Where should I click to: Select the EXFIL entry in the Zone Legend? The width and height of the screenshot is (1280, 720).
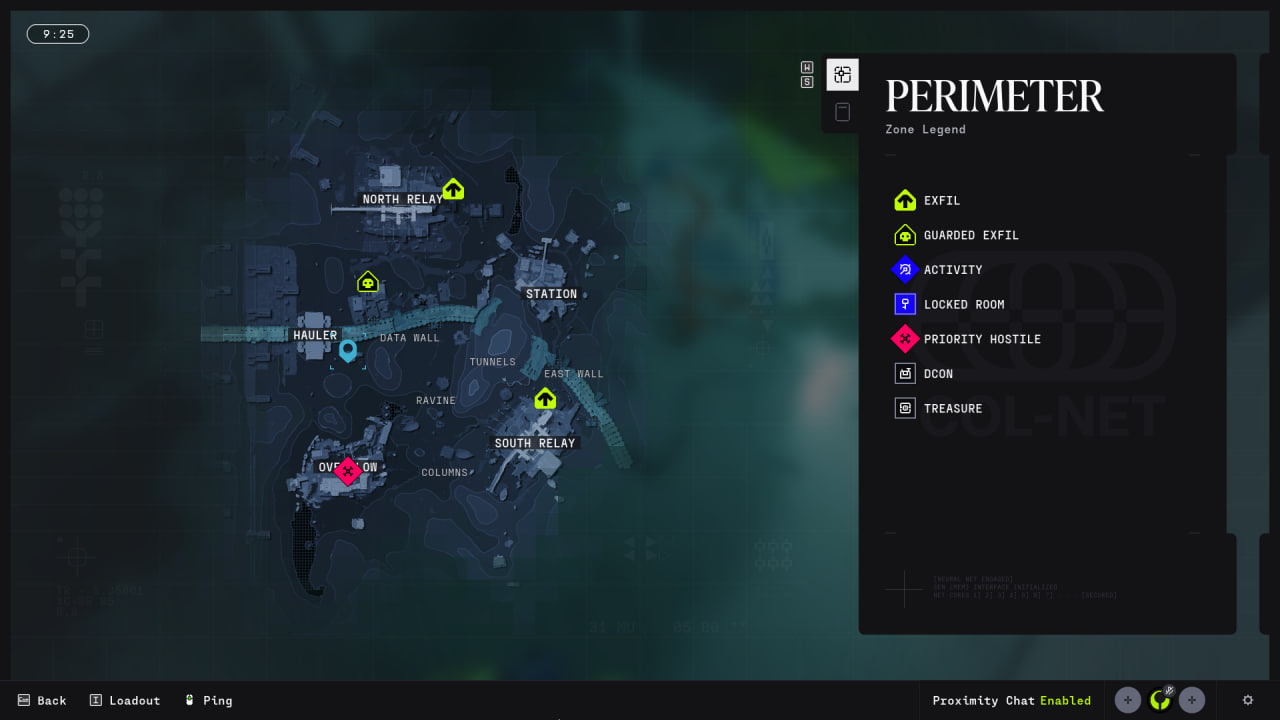tap(927, 200)
